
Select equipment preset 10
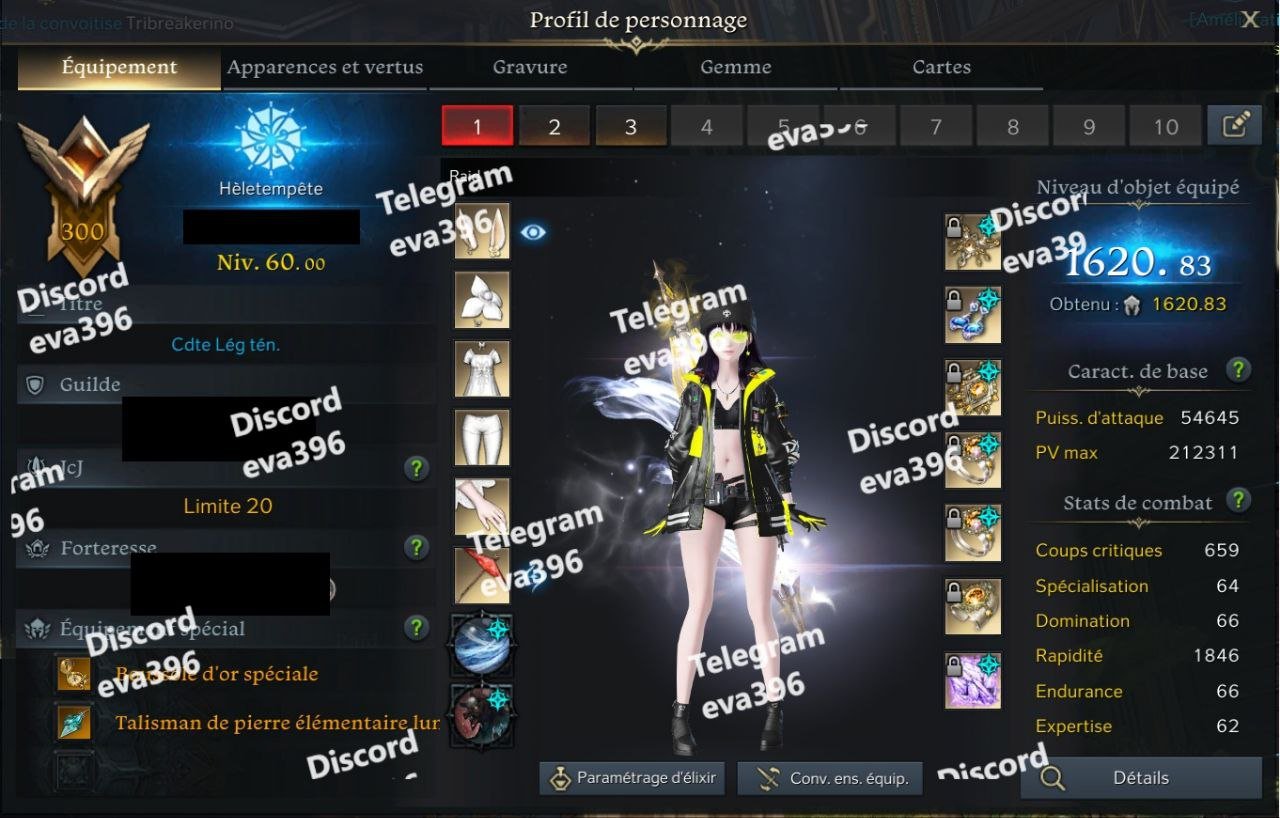point(1166,127)
